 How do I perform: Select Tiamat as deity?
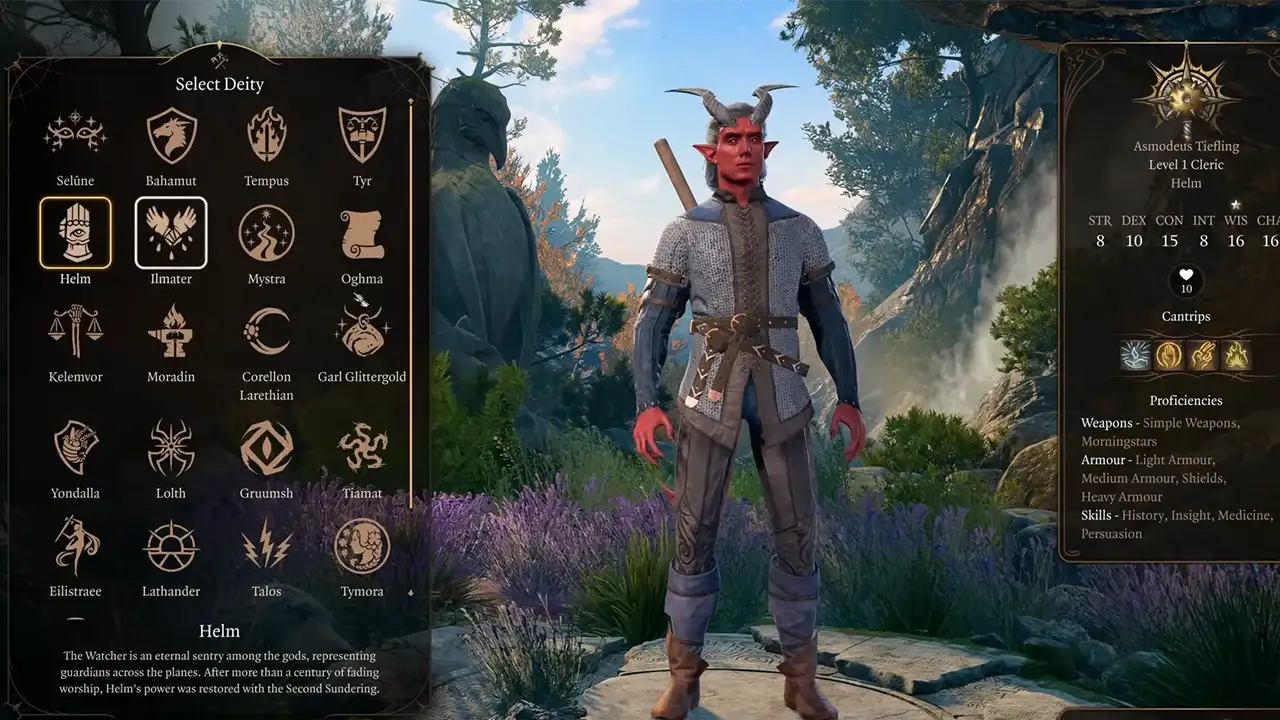point(362,447)
